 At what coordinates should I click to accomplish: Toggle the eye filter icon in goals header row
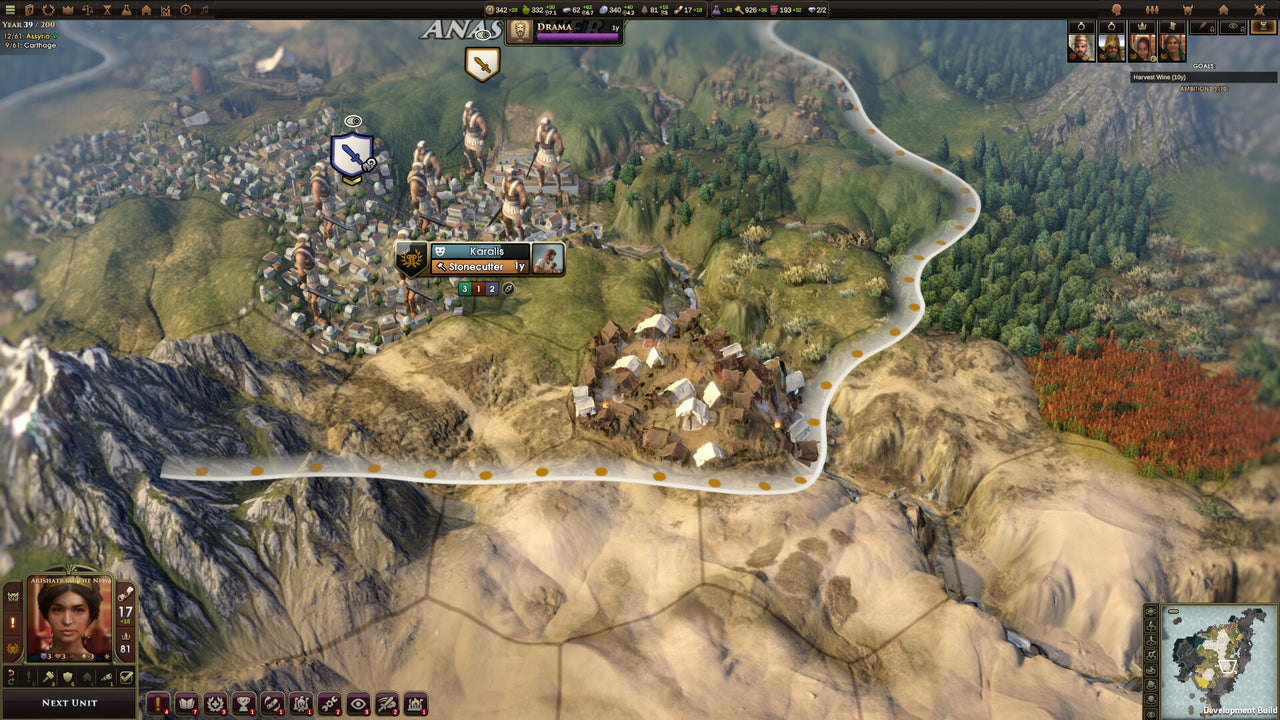[1232, 26]
